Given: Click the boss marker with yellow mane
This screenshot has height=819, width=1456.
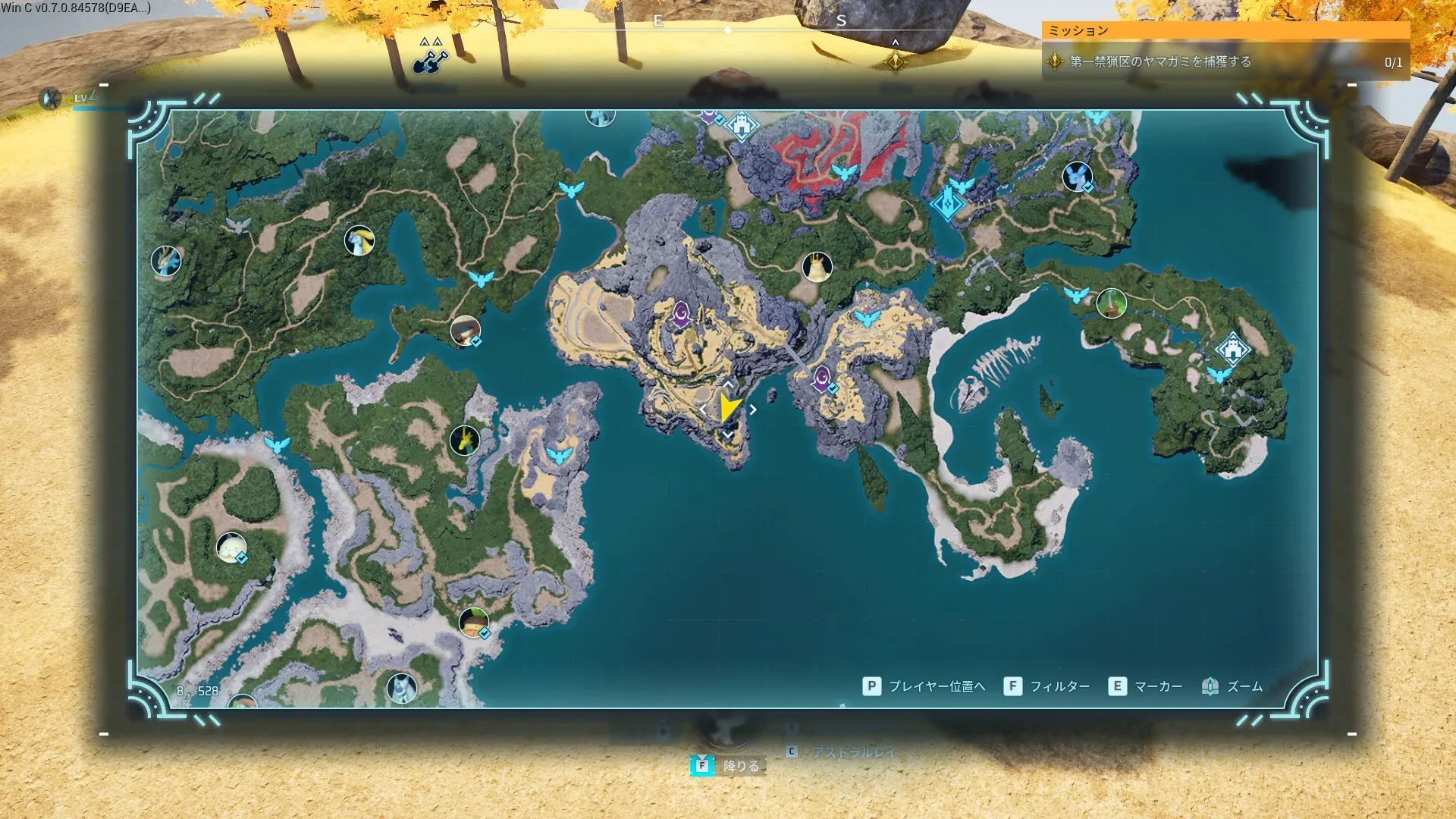Looking at the screenshot, I should 359,241.
